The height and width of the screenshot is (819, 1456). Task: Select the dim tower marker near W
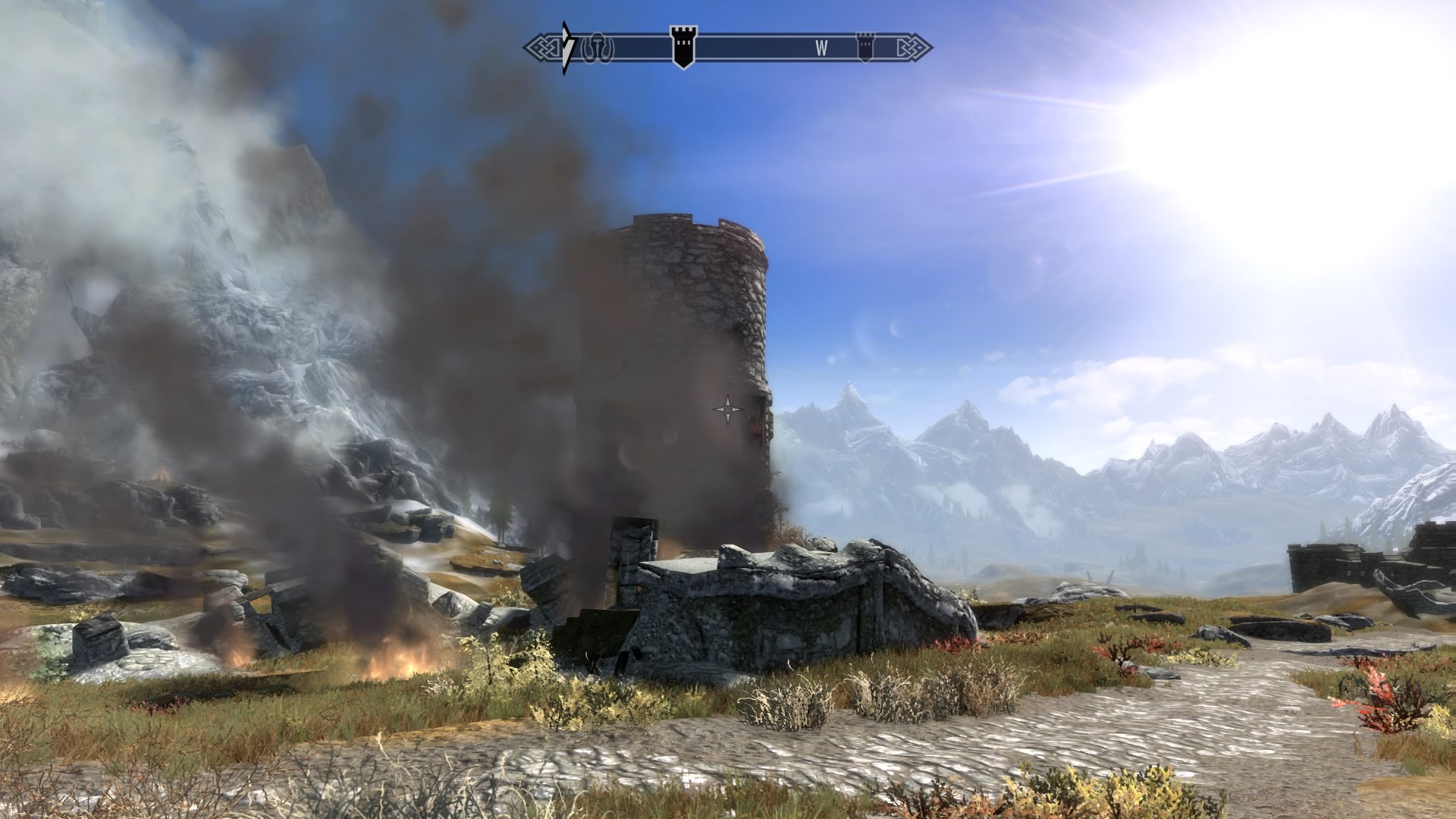pos(864,46)
